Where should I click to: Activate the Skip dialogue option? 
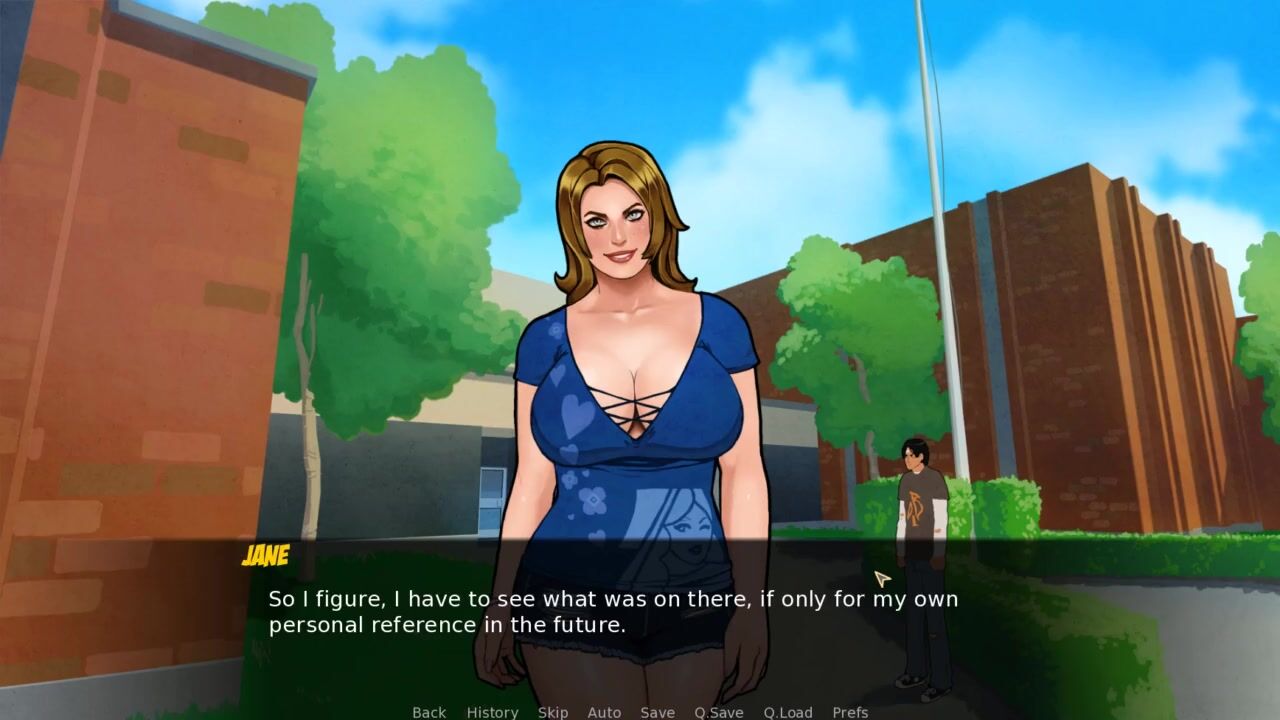(553, 712)
